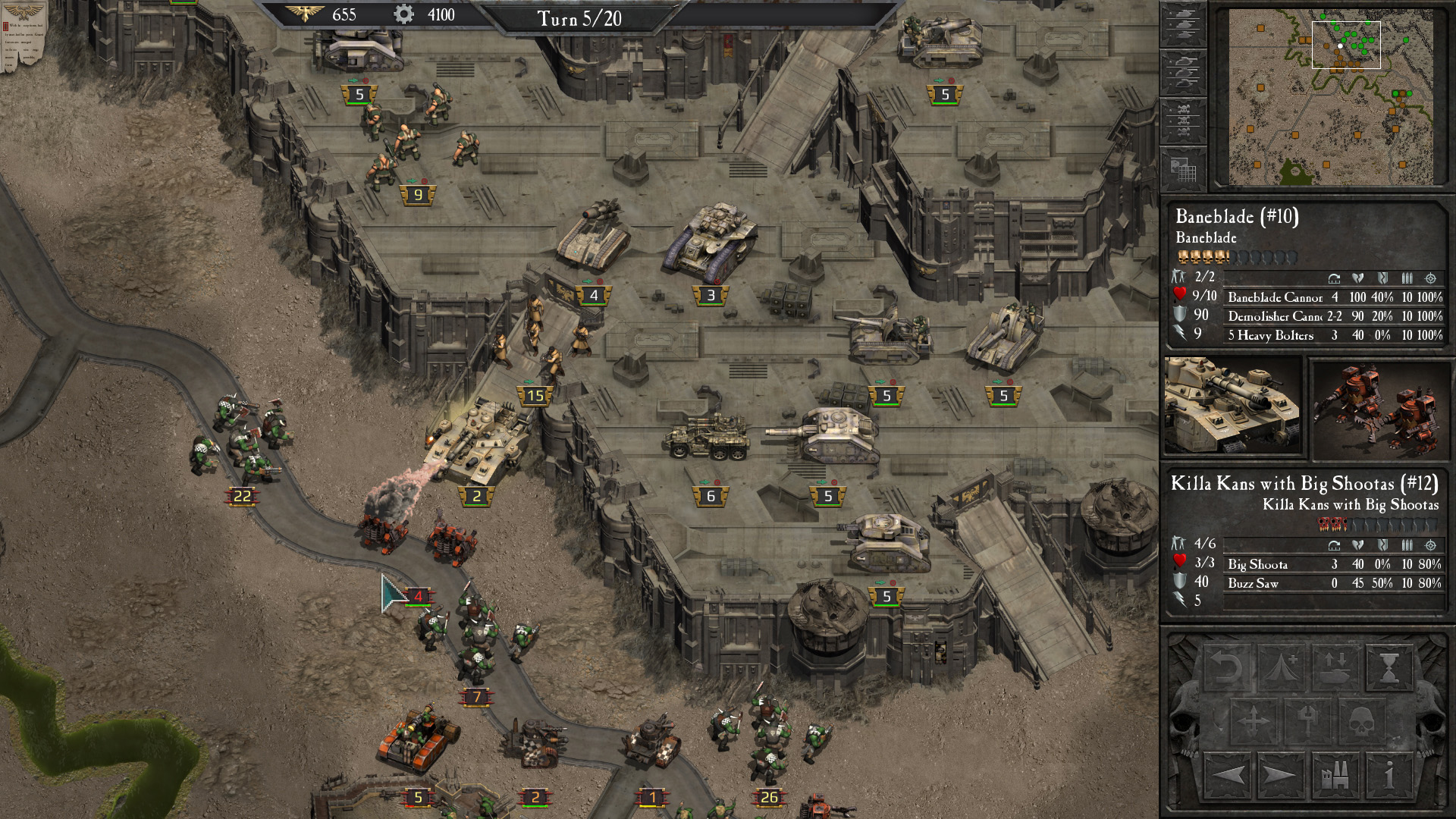1456x819 pixels.
Task: Click the previous unit arrow button
Action: [x=1228, y=776]
